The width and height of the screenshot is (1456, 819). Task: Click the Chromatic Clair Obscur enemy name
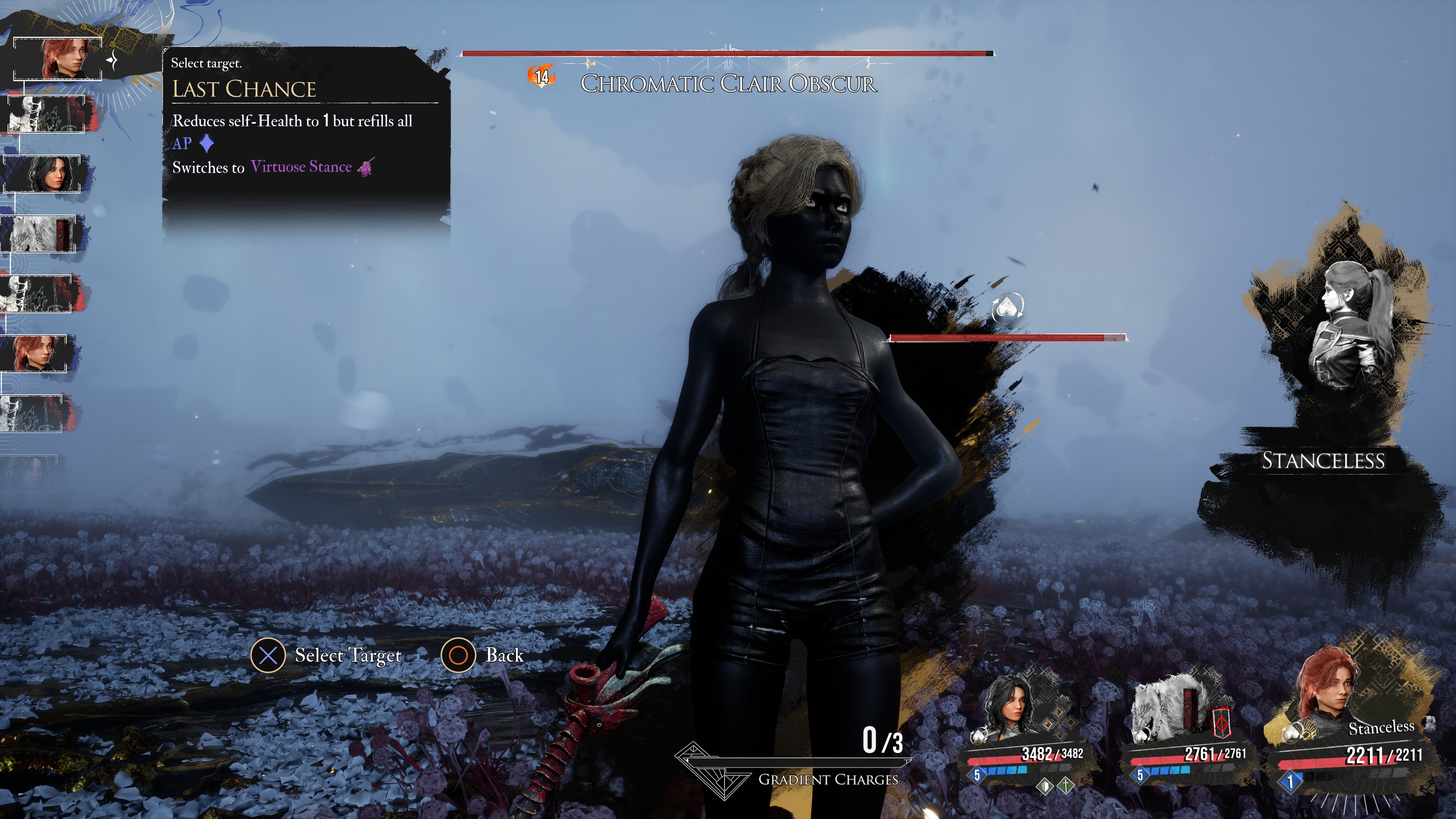[x=728, y=84]
